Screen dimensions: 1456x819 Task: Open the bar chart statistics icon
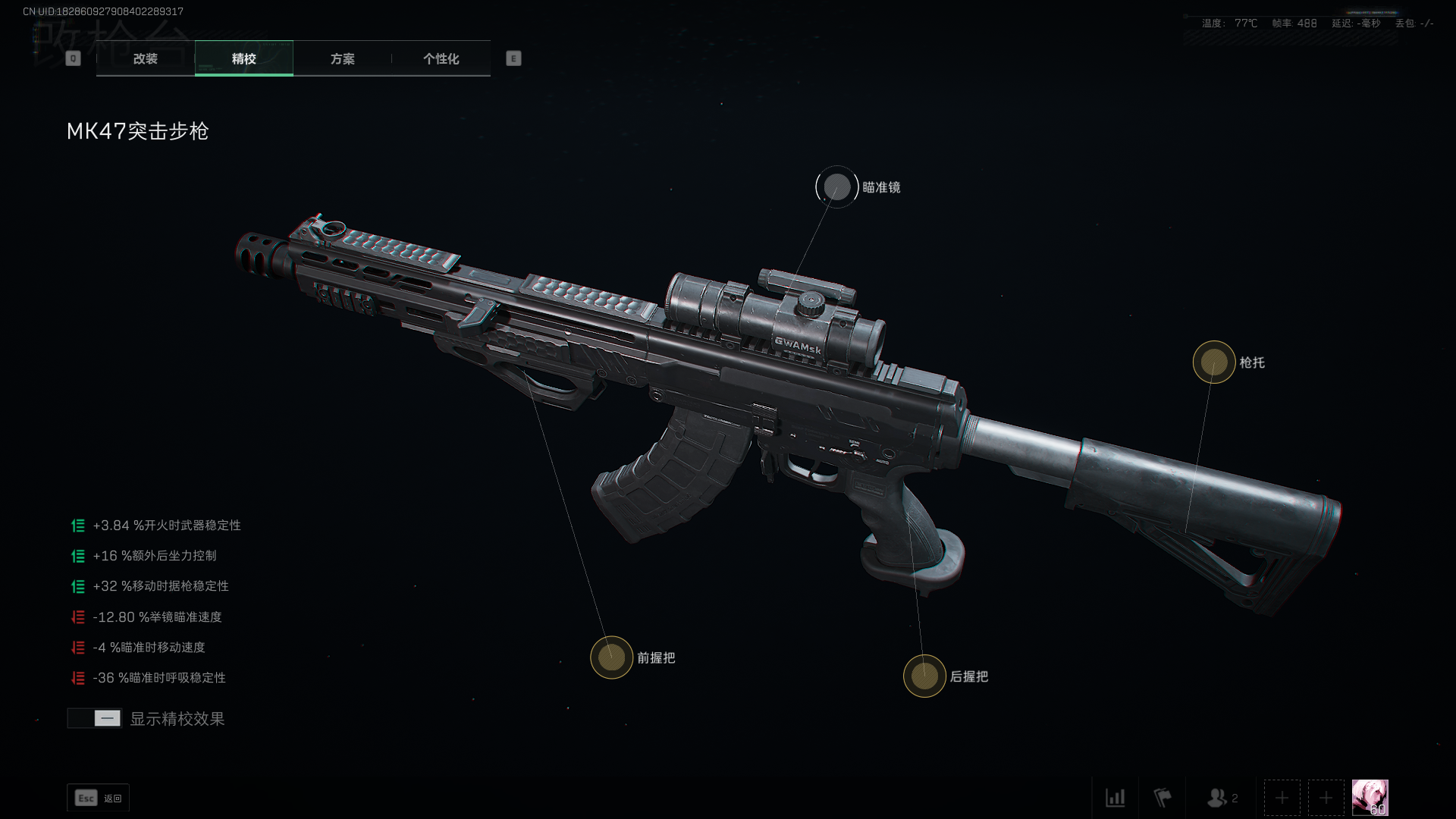point(1116,798)
